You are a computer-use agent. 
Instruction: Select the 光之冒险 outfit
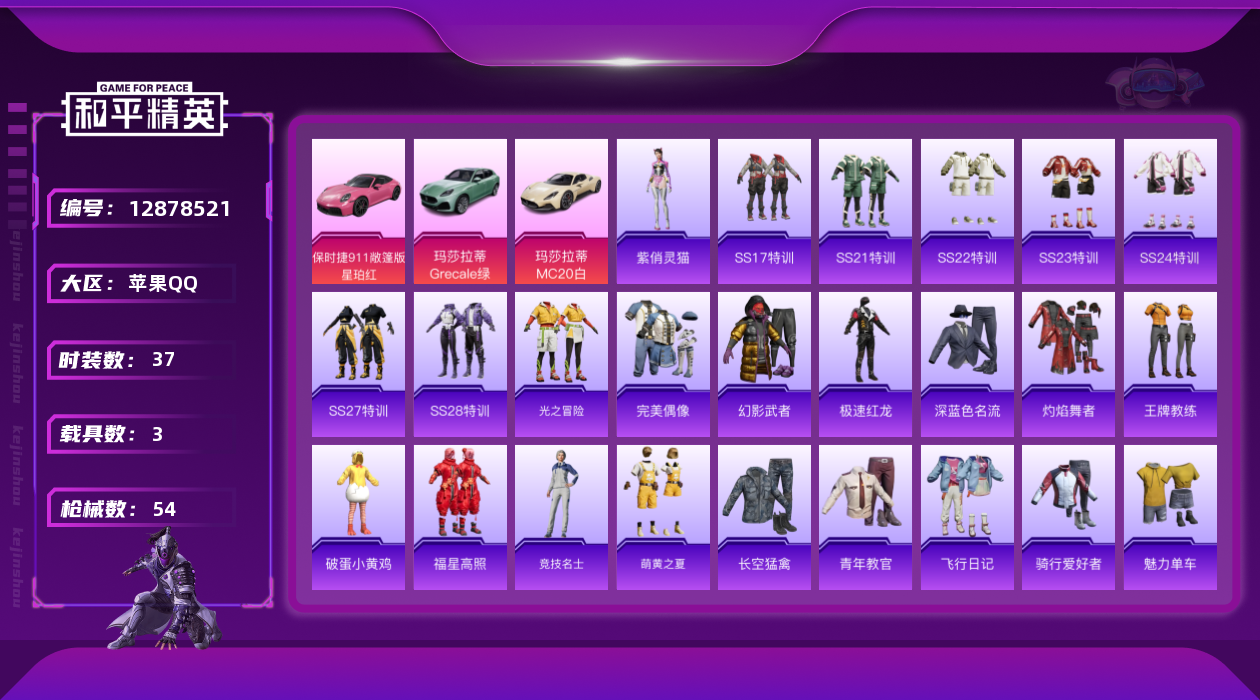(561, 364)
